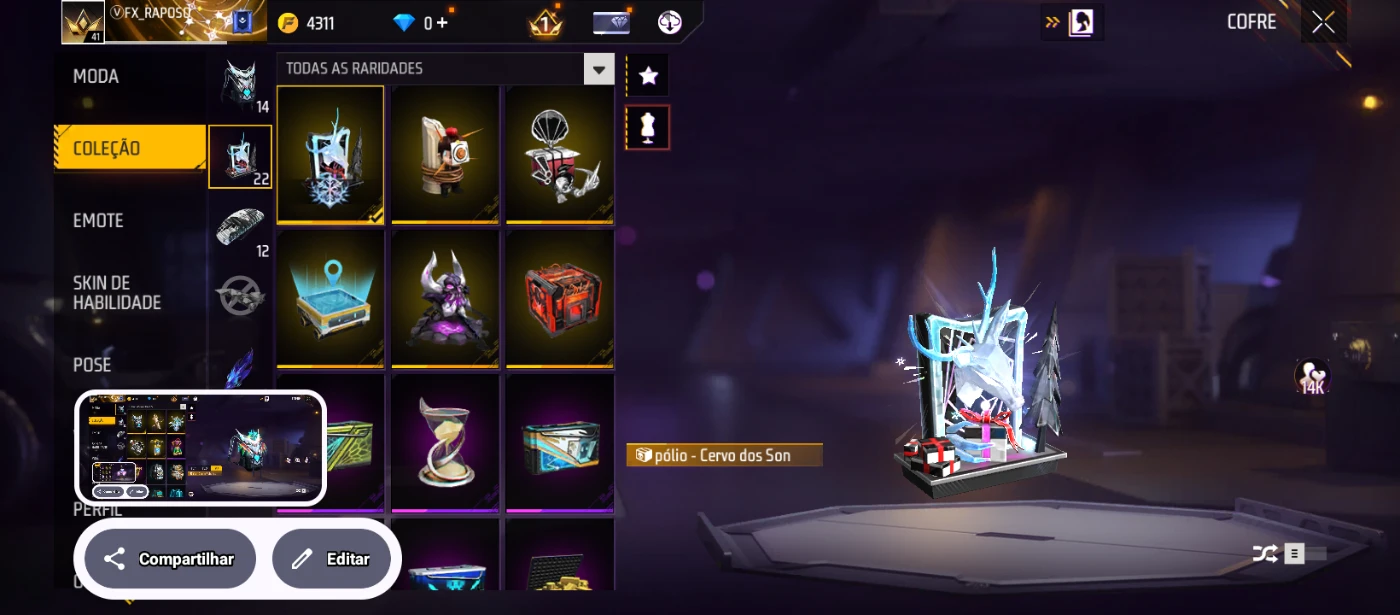Select the blue holographic landing pad item
This screenshot has height=615, width=1400.
[x=330, y=298]
